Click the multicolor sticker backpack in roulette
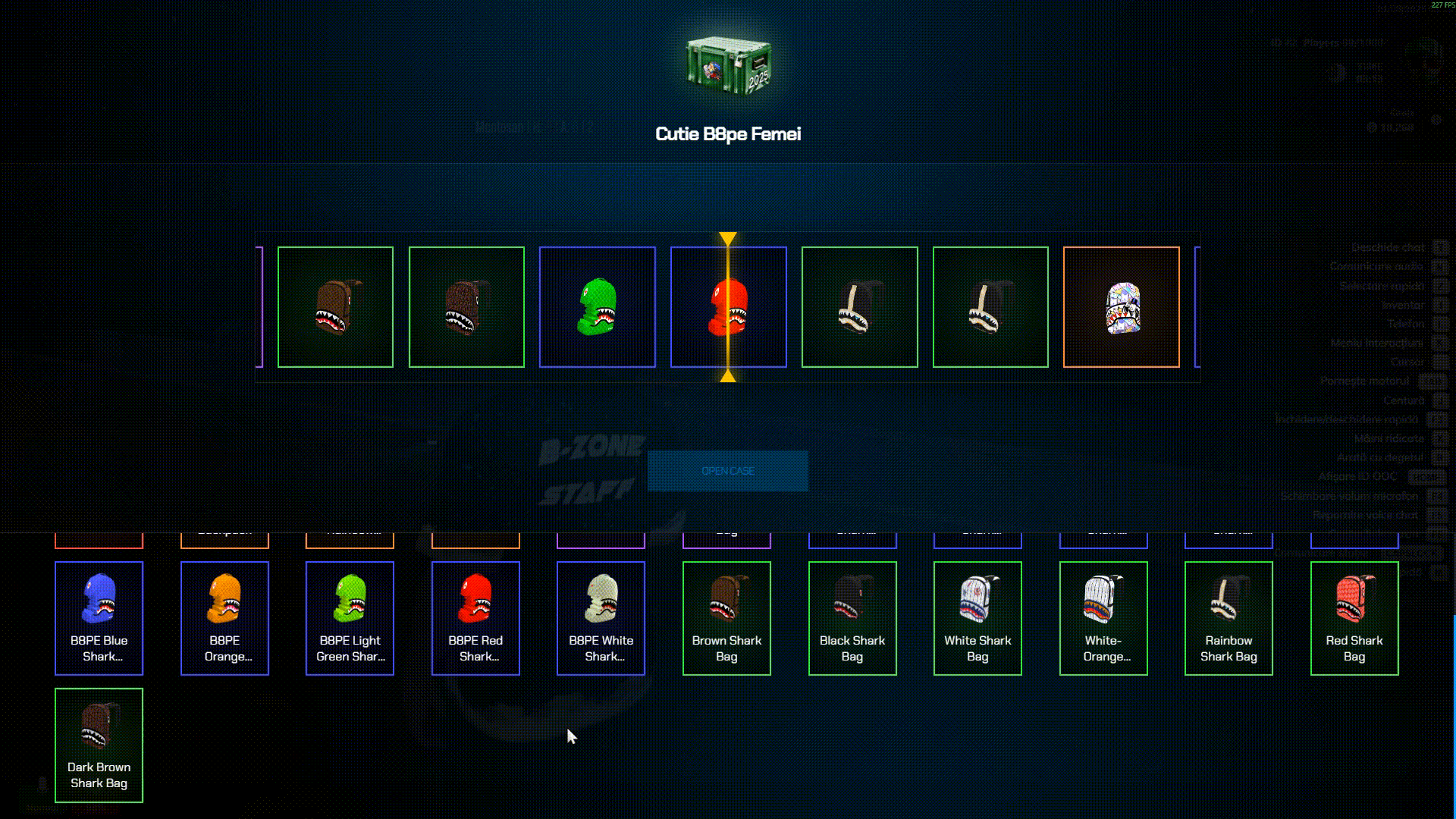Viewport: 1456px width, 819px height. 1121,307
